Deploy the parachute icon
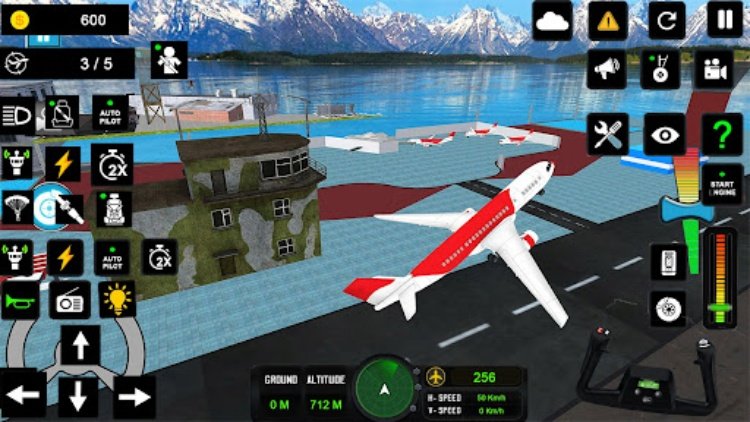This screenshot has height=422, width=750. [14, 208]
